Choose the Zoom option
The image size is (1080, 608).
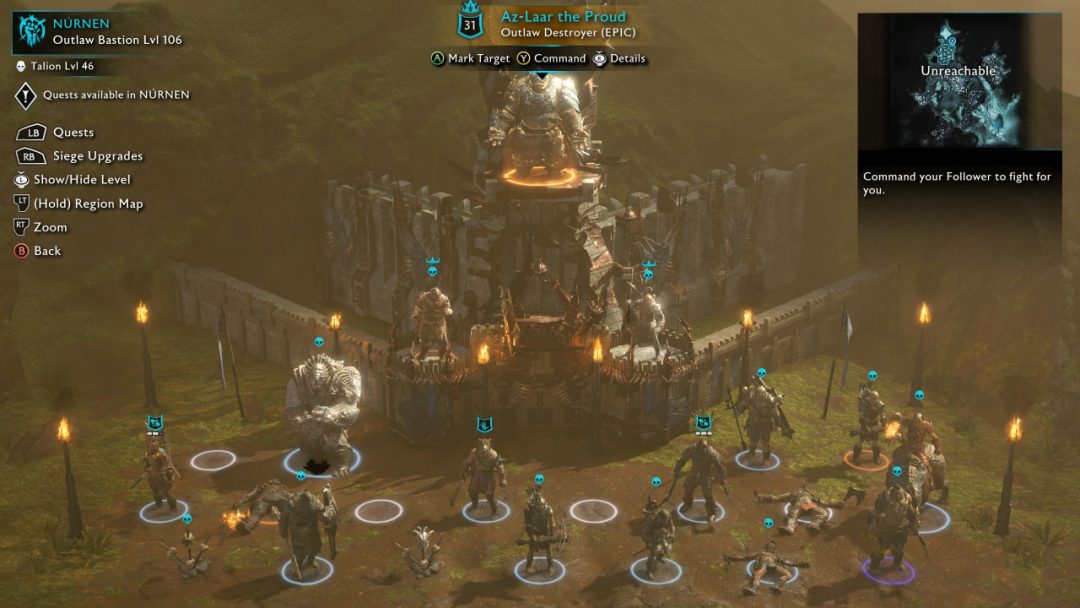50,227
